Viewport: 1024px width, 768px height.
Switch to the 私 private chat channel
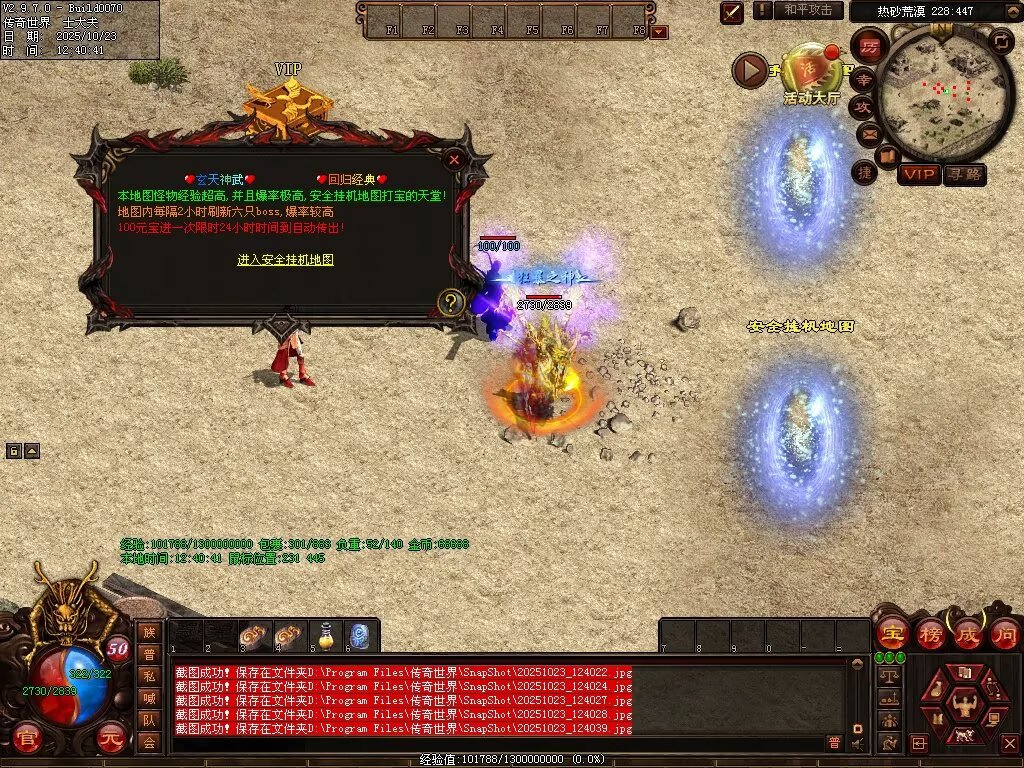(149, 675)
